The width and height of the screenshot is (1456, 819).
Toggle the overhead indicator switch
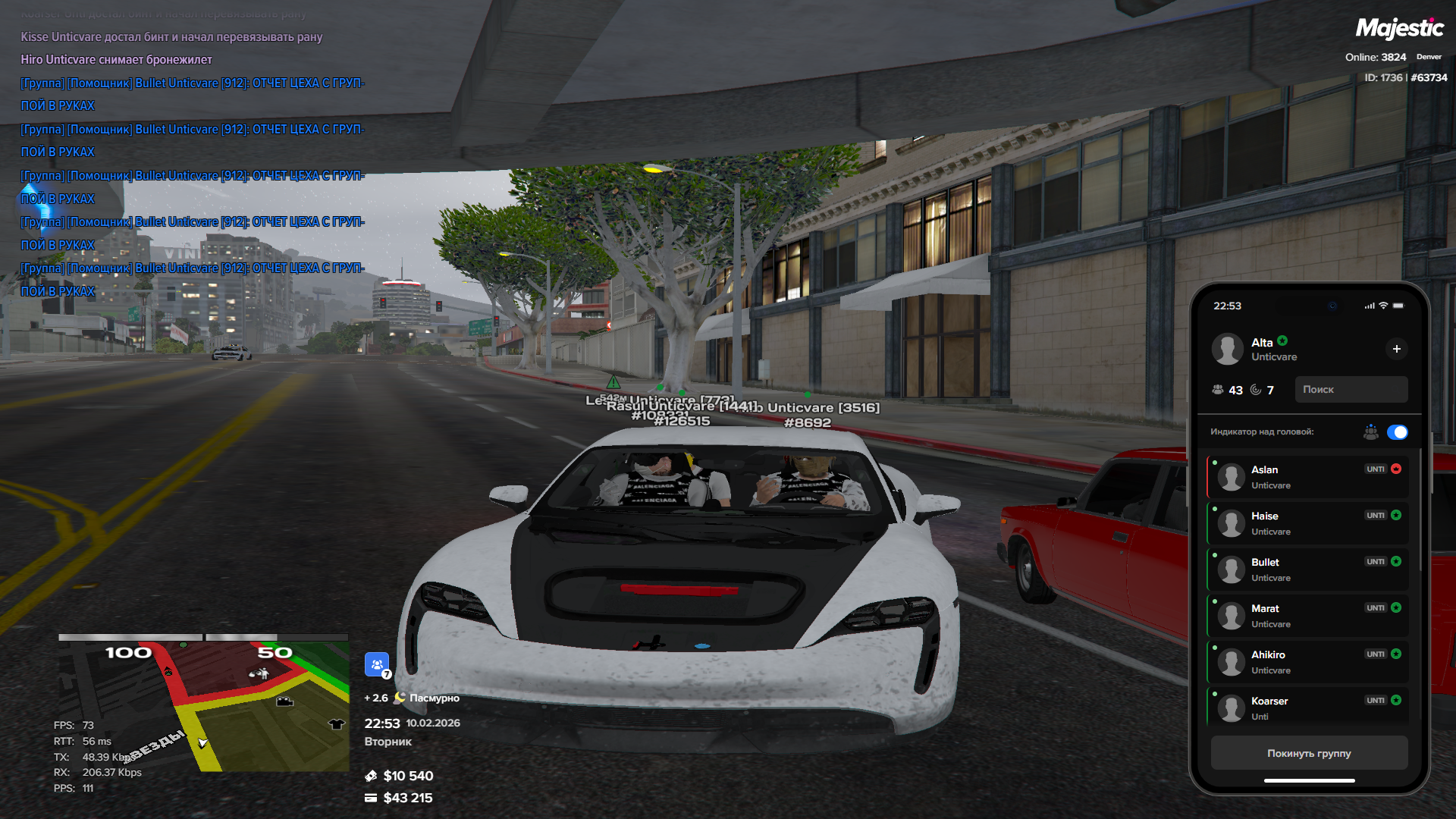(x=1397, y=432)
